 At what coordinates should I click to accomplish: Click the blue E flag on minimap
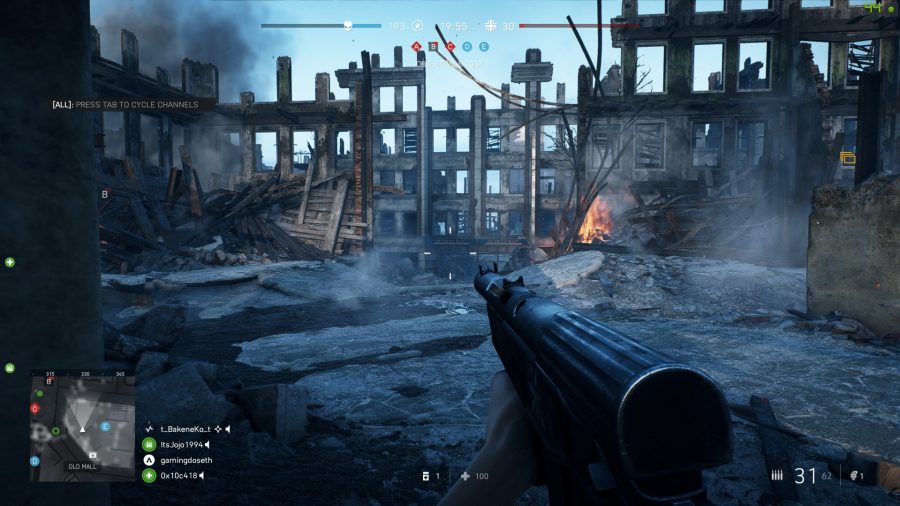pyautogui.click(x=105, y=426)
